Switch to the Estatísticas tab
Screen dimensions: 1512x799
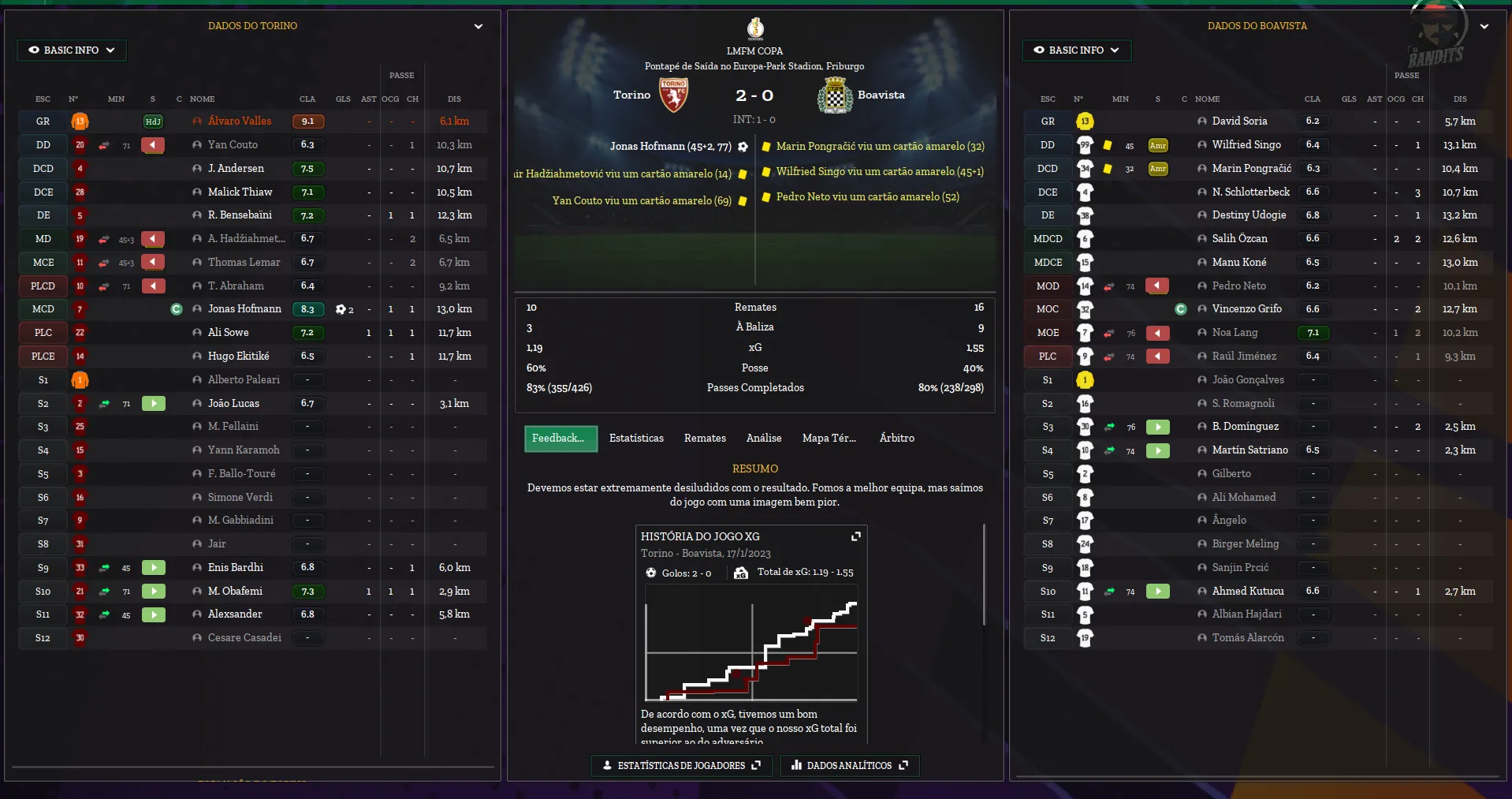tap(636, 439)
